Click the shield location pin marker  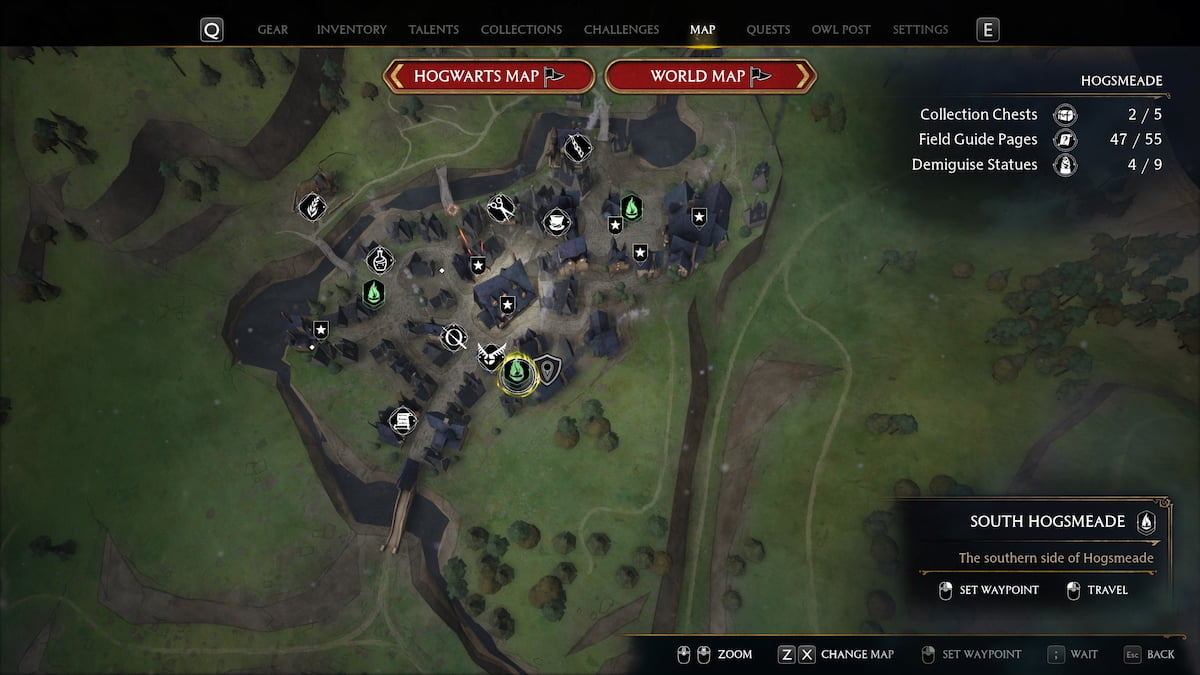pos(548,370)
